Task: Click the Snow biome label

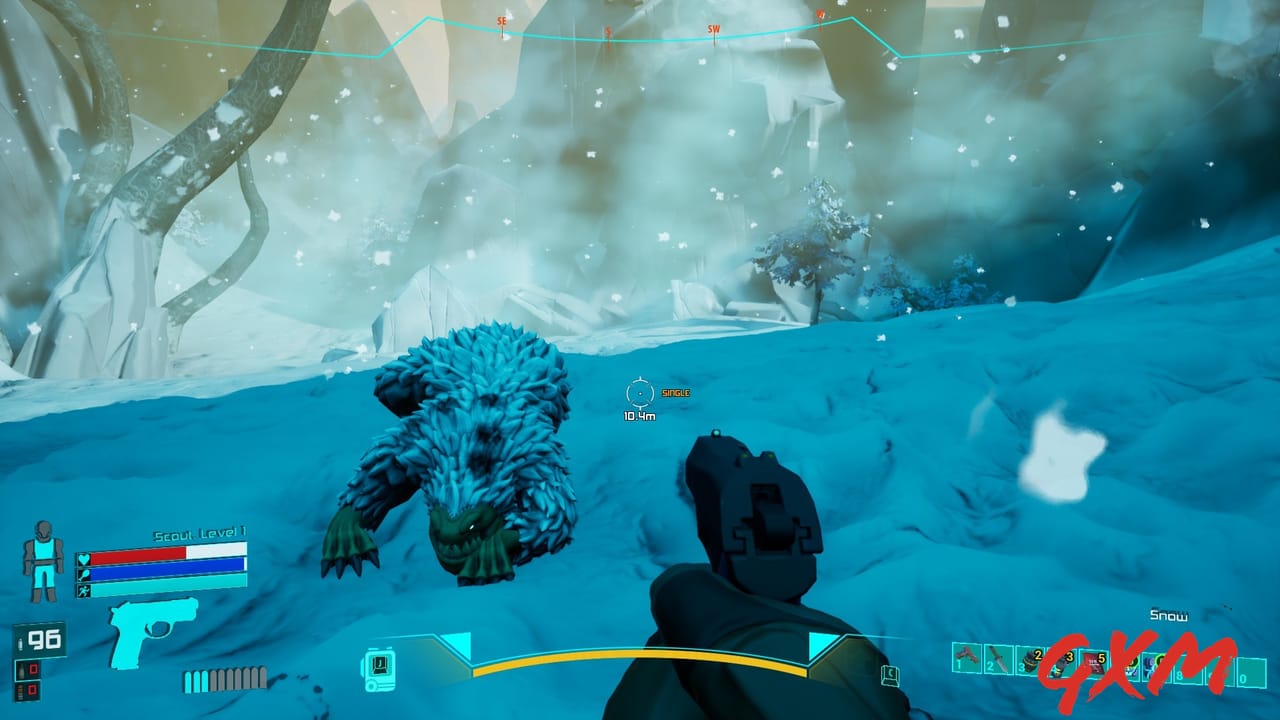Action: pos(1168,616)
